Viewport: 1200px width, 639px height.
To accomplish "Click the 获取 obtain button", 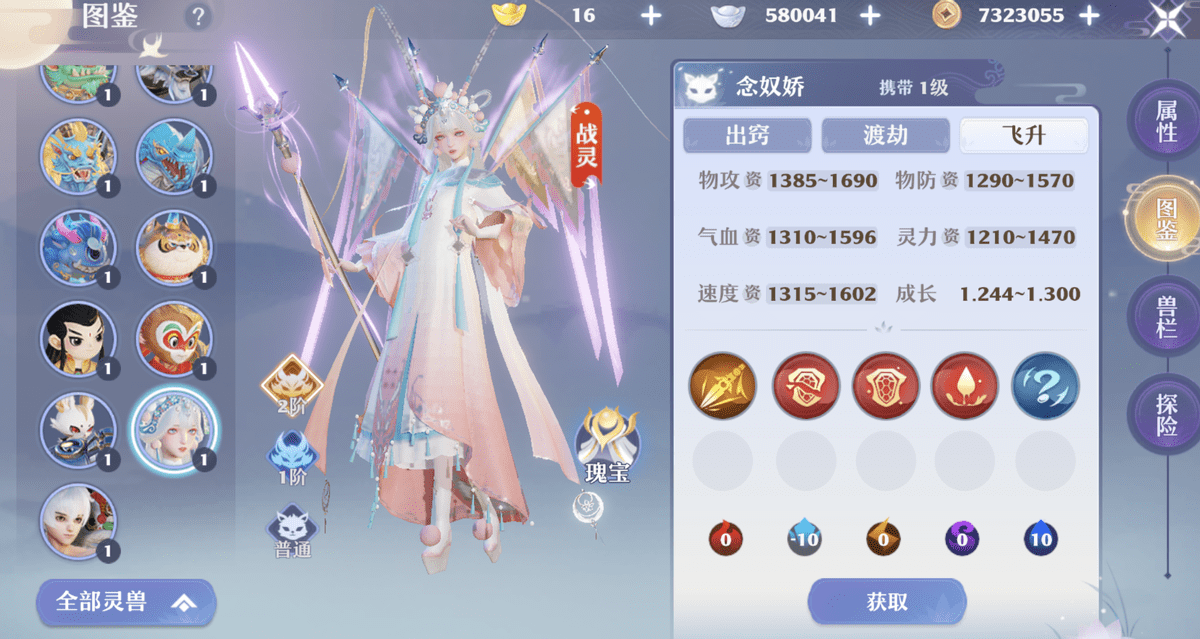I will 886,601.
